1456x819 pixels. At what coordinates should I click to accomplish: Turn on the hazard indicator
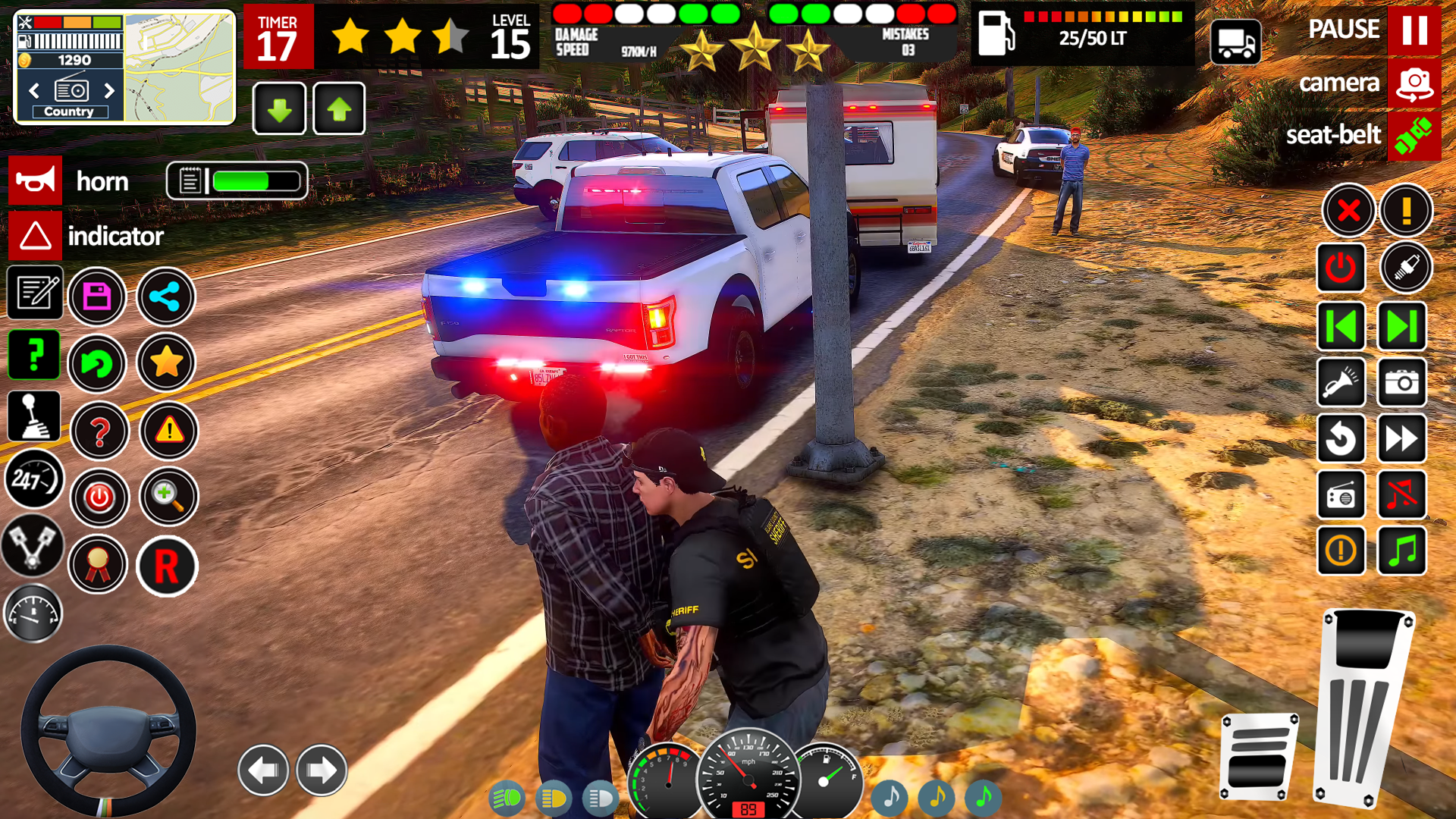35,236
